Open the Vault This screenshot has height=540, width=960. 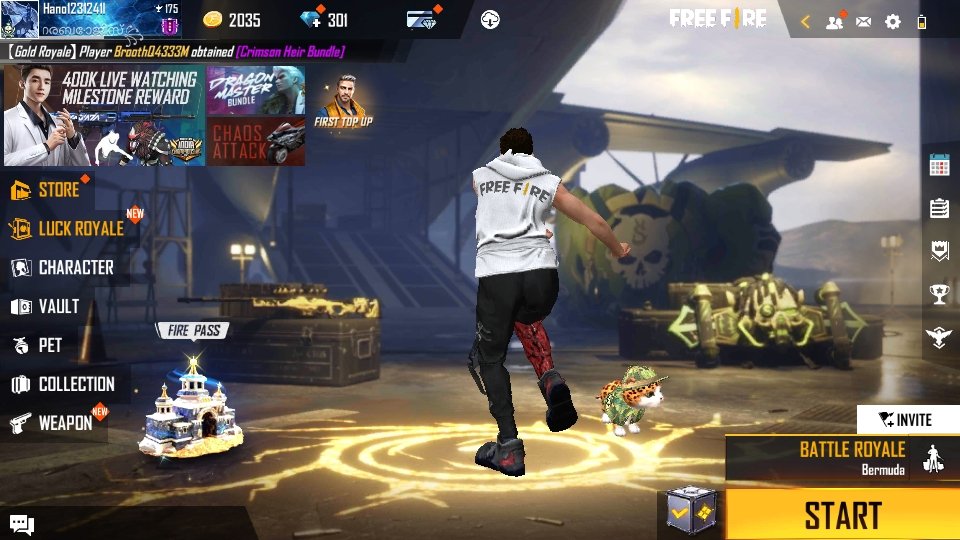(58, 307)
